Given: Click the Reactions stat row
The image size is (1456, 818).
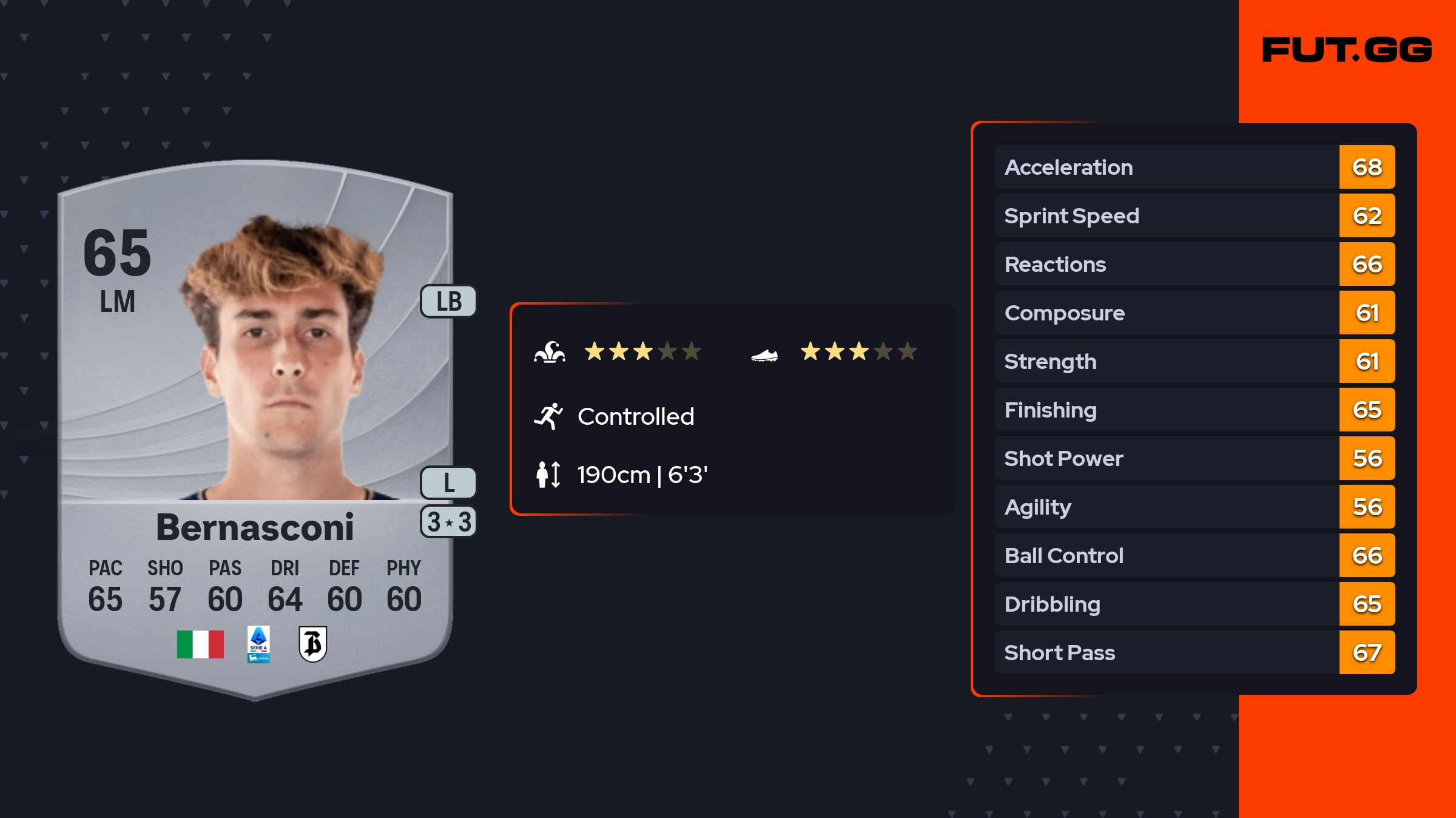Looking at the screenshot, I should (1194, 265).
